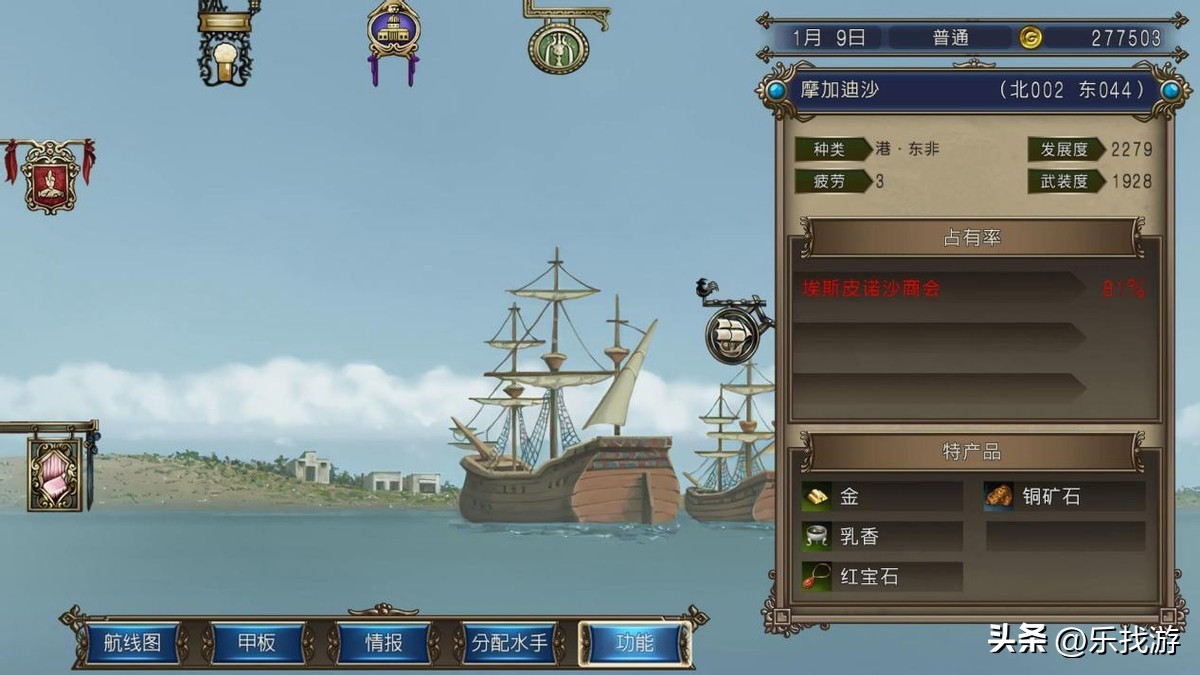Go to the 甲板 deck screen
The width and height of the screenshot is (1200, 675).
click(x=257, y=643)
